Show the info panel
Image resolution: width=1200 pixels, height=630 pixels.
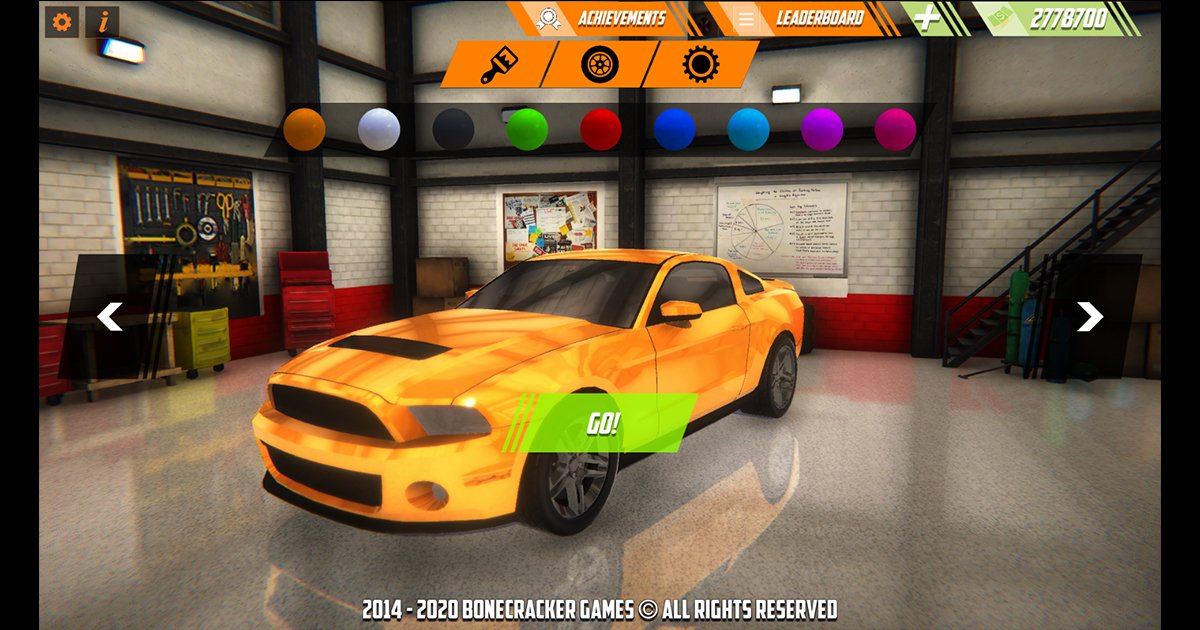coord(102,22)
